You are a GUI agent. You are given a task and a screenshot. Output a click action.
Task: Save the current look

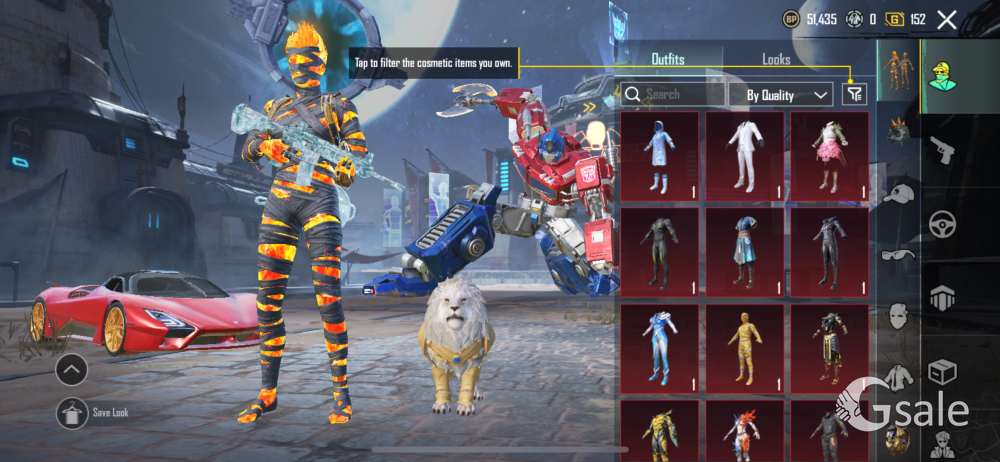(x=72, y=411)
